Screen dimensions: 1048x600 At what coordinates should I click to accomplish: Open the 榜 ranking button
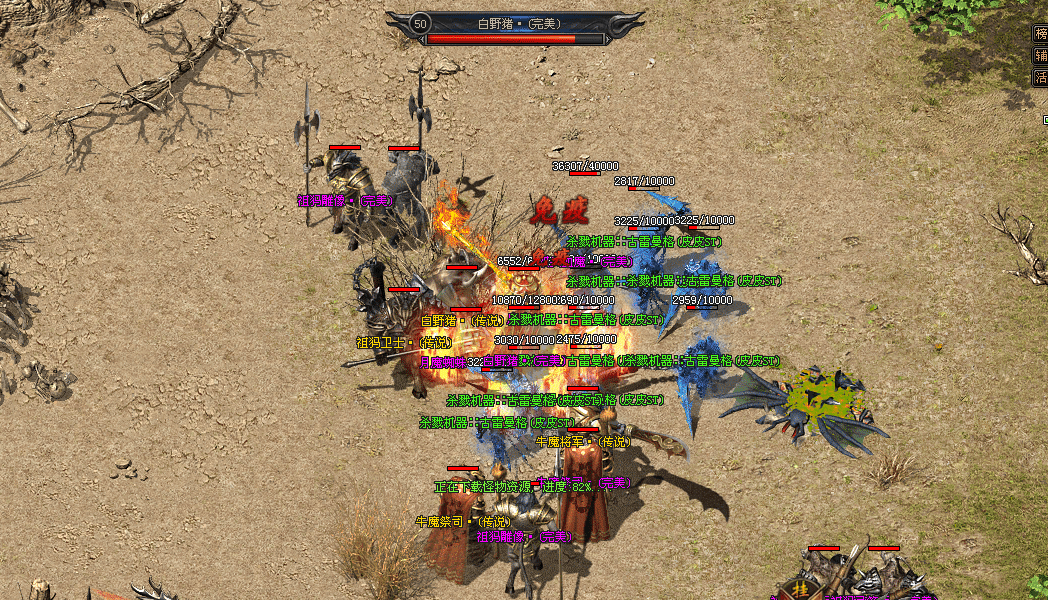click(1041, 34)
